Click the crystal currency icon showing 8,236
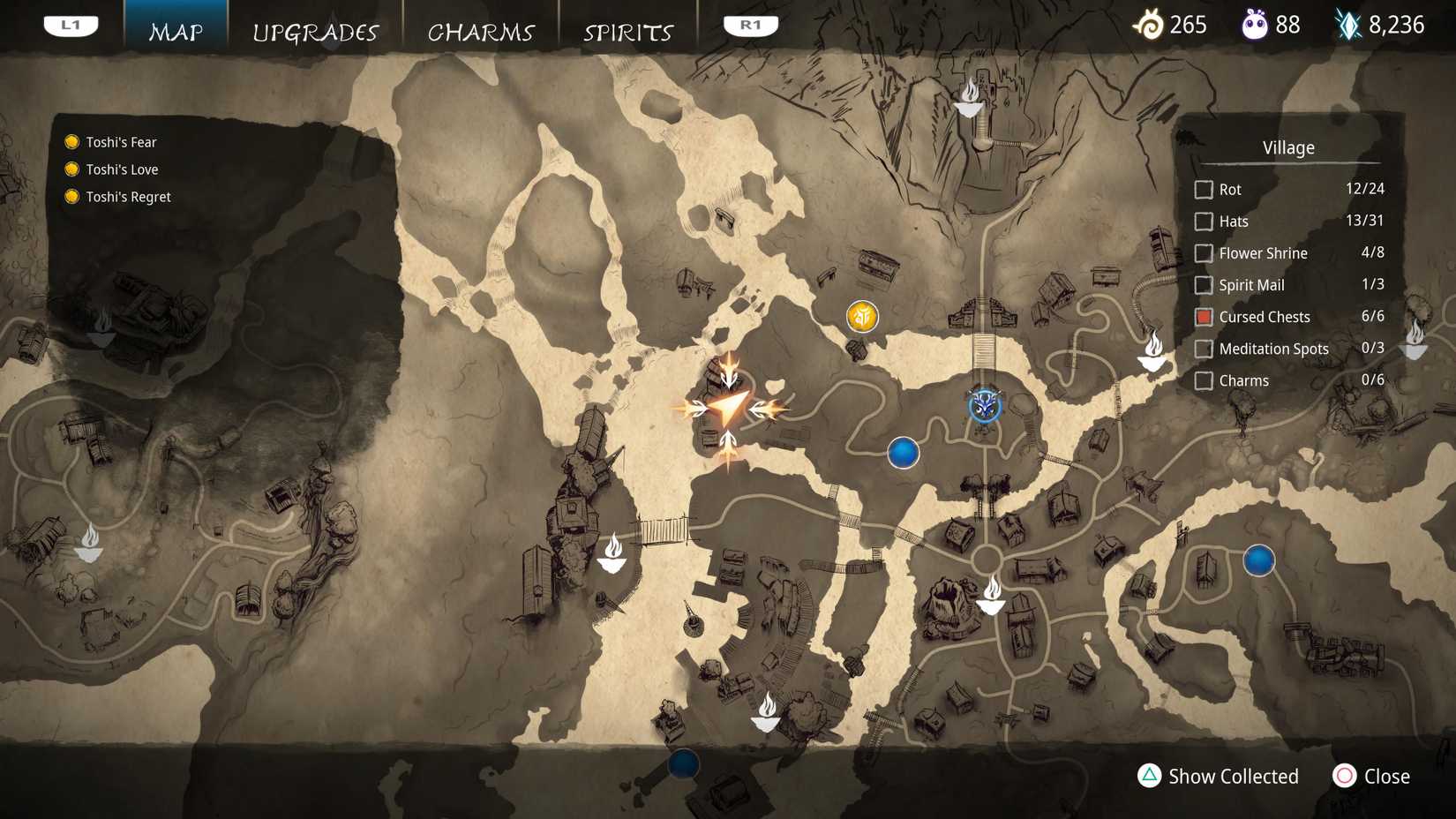Viewport: 1456px width, 819px height. coord(1347,25)
